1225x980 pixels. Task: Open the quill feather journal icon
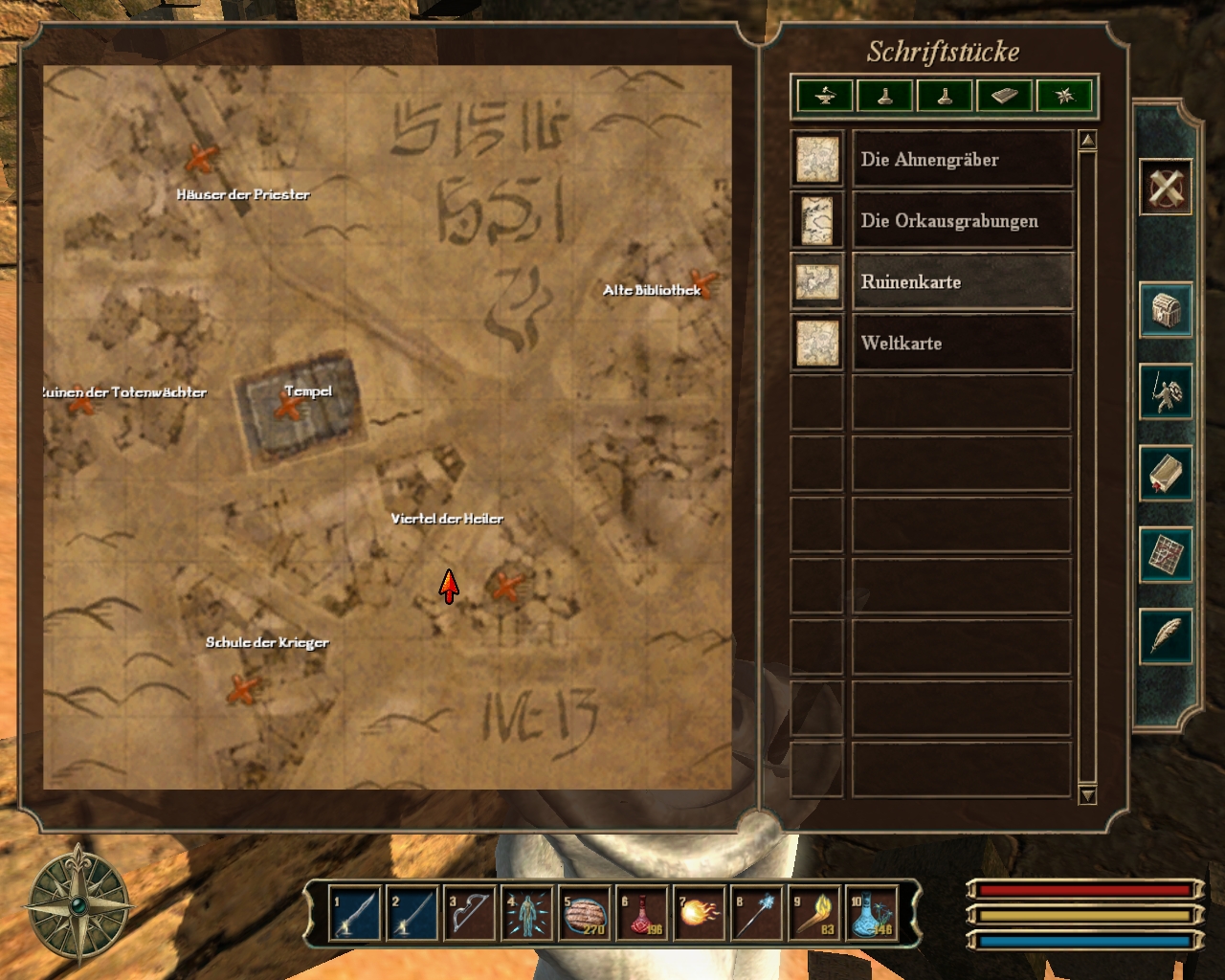(1166, 635)
